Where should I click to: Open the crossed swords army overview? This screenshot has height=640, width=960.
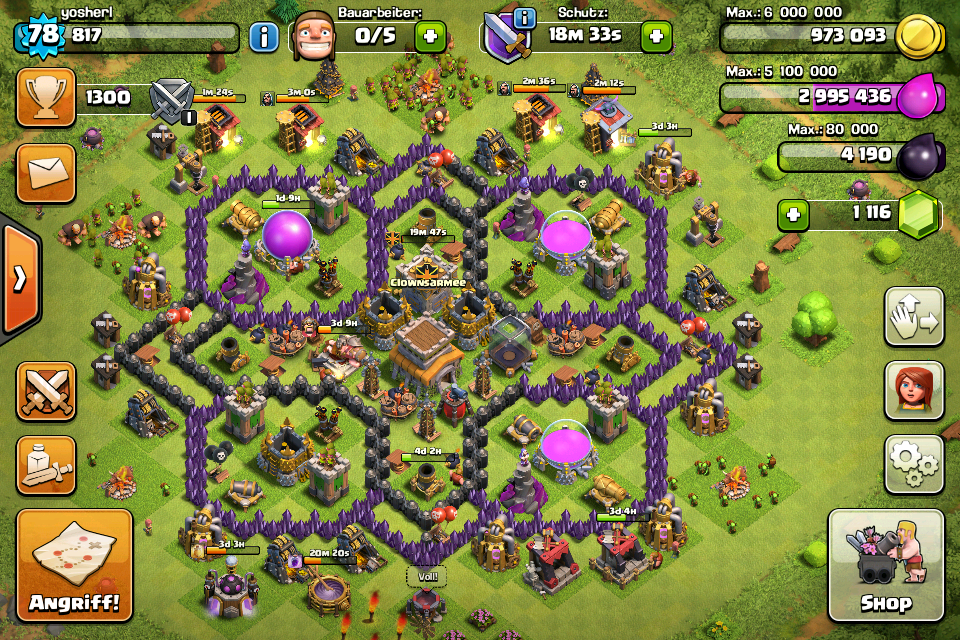click(x=46, y=391)
